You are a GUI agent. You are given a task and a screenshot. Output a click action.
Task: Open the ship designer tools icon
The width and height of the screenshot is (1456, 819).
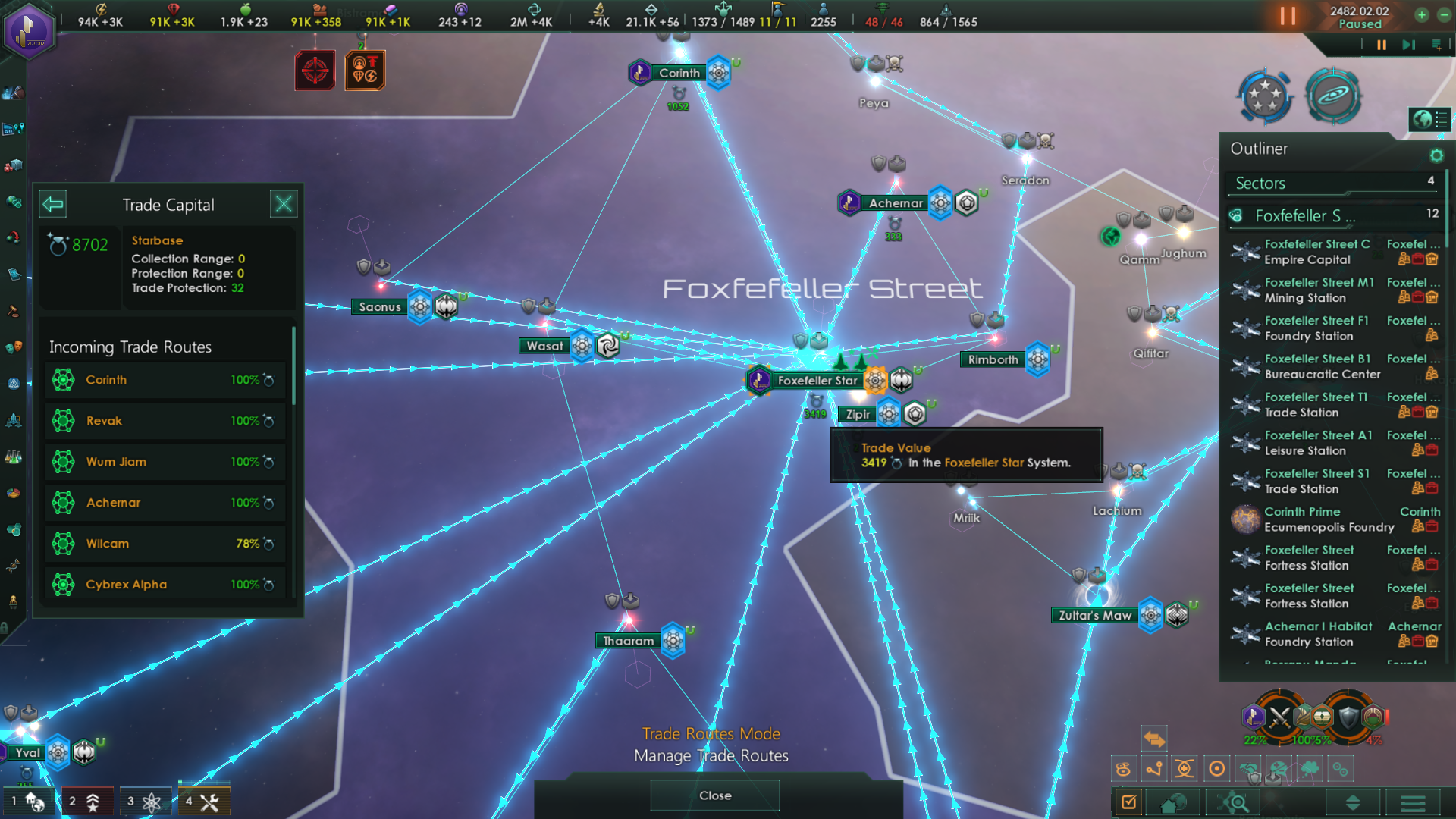[204, 801]
